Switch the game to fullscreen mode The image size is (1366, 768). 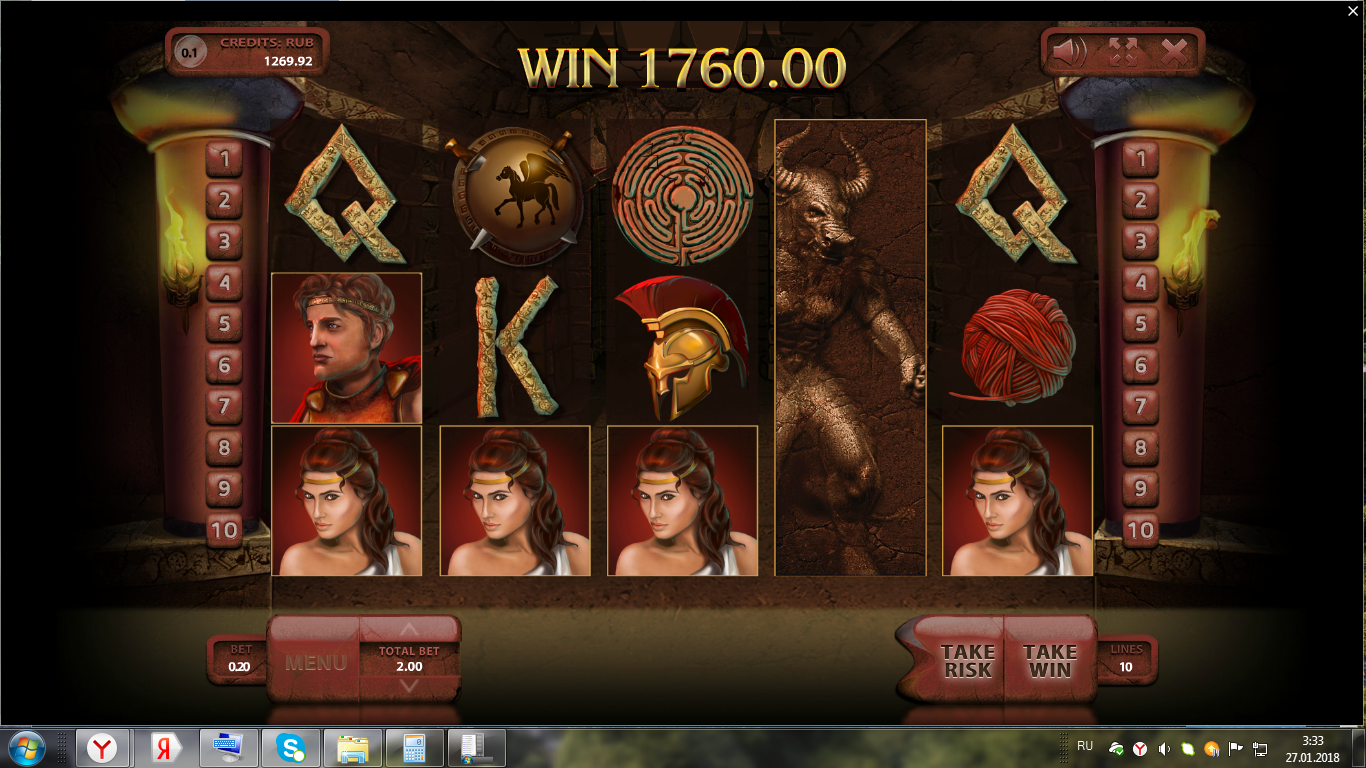(1123, 51)
